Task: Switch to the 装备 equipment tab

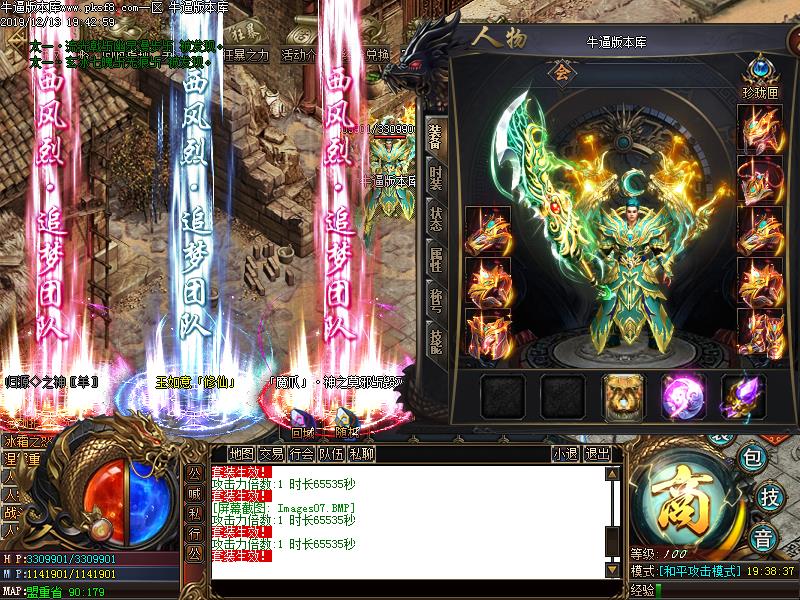Action: pyautogui.click(x=435, y=137)
